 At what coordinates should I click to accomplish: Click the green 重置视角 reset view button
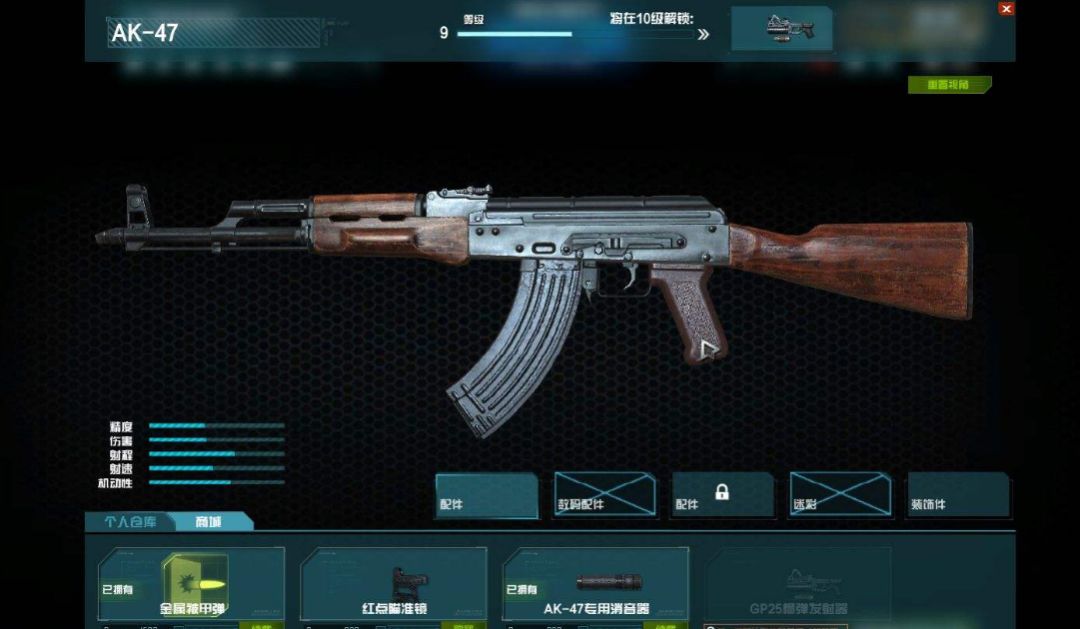point(949,85)
